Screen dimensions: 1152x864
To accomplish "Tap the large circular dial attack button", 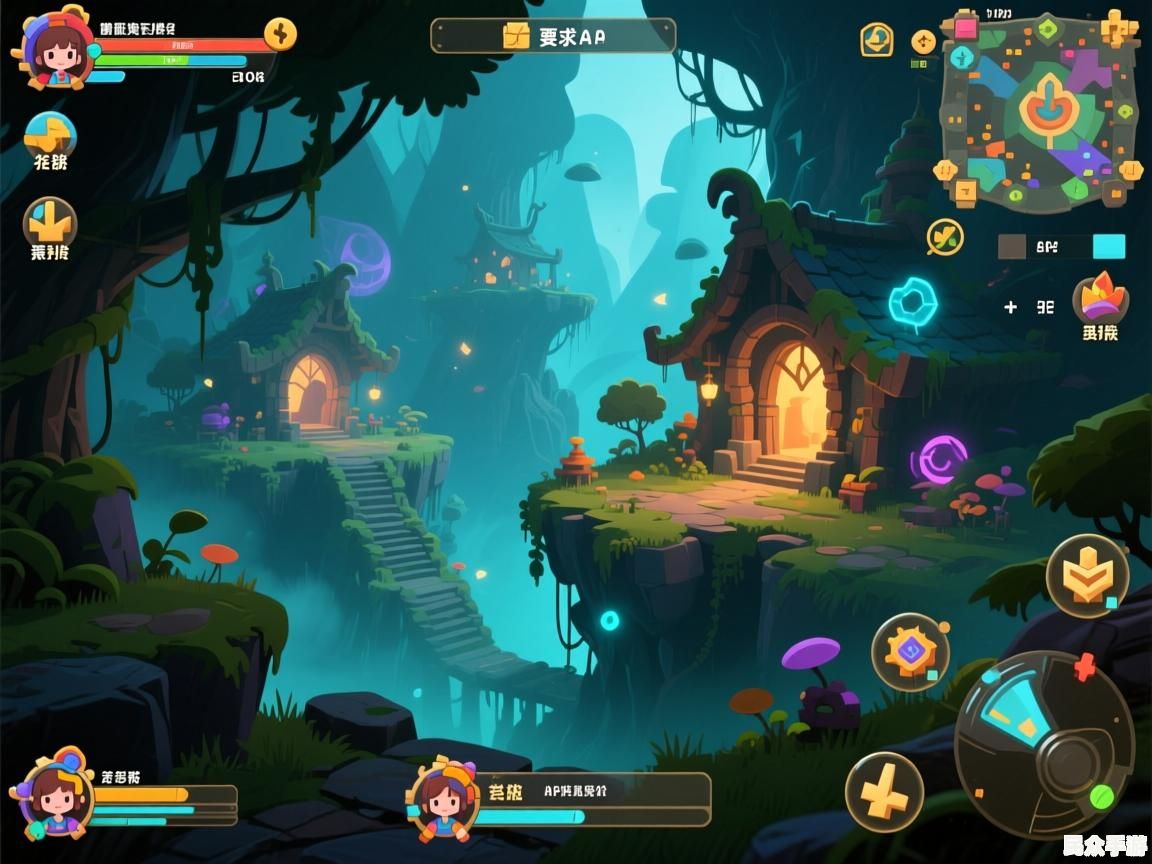I will tap(1044, 743).
